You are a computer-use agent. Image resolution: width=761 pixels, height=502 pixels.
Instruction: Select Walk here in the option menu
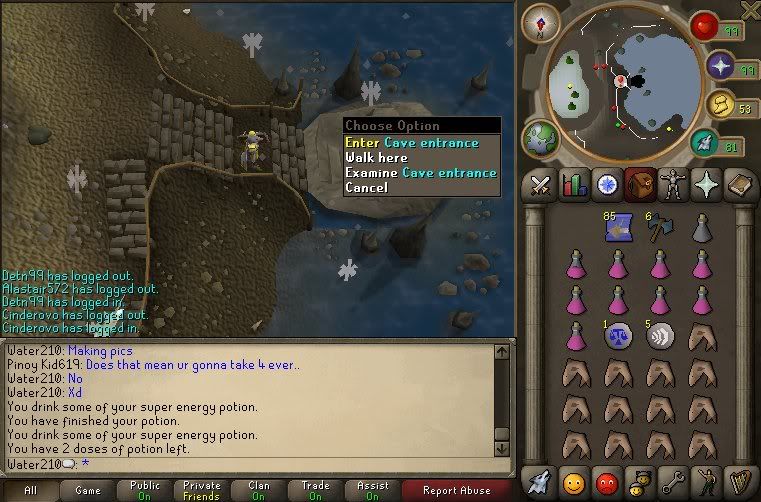point(376,158)
